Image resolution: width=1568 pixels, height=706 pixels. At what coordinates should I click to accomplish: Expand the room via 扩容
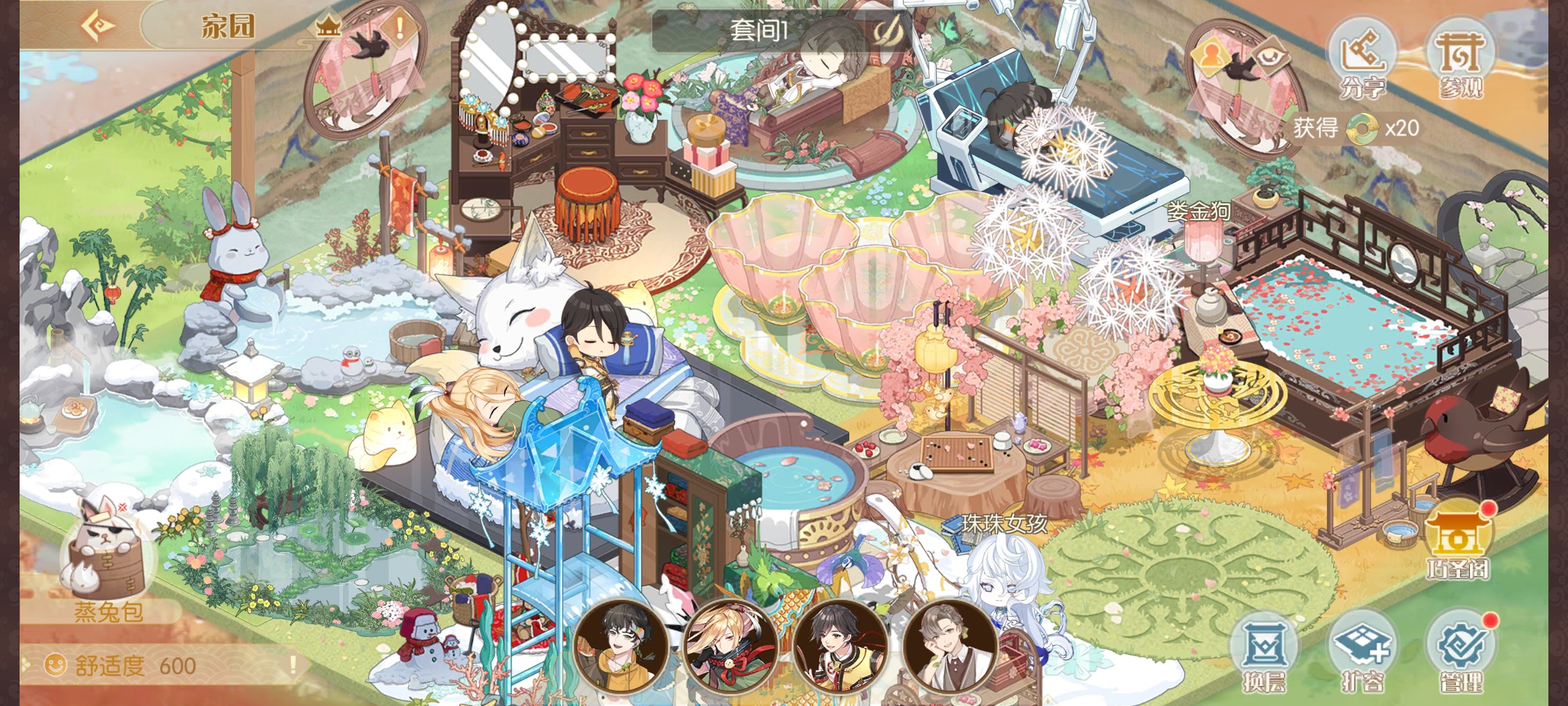tap(1362, 652)
